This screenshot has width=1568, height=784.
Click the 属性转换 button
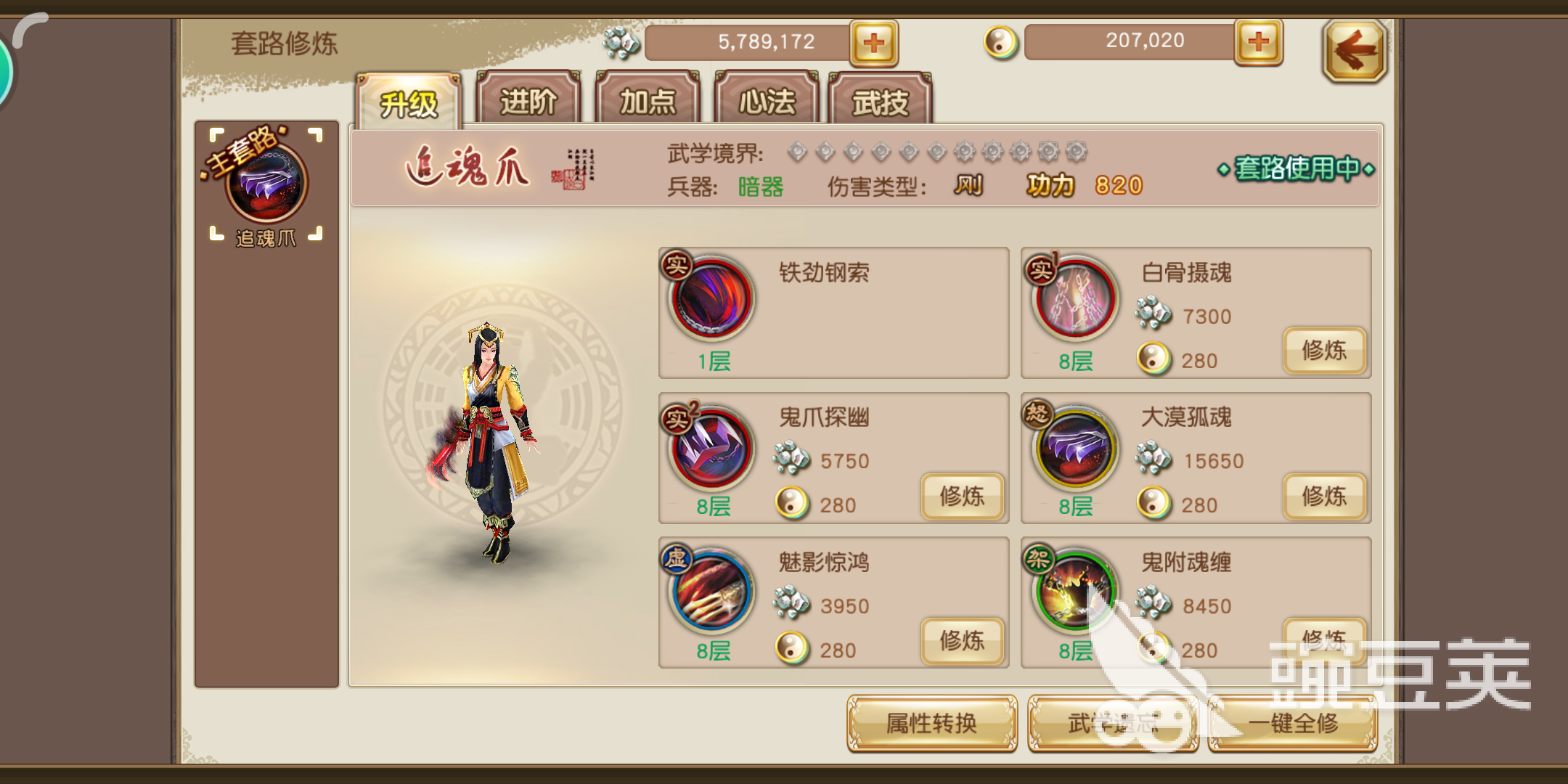(931, 724)
